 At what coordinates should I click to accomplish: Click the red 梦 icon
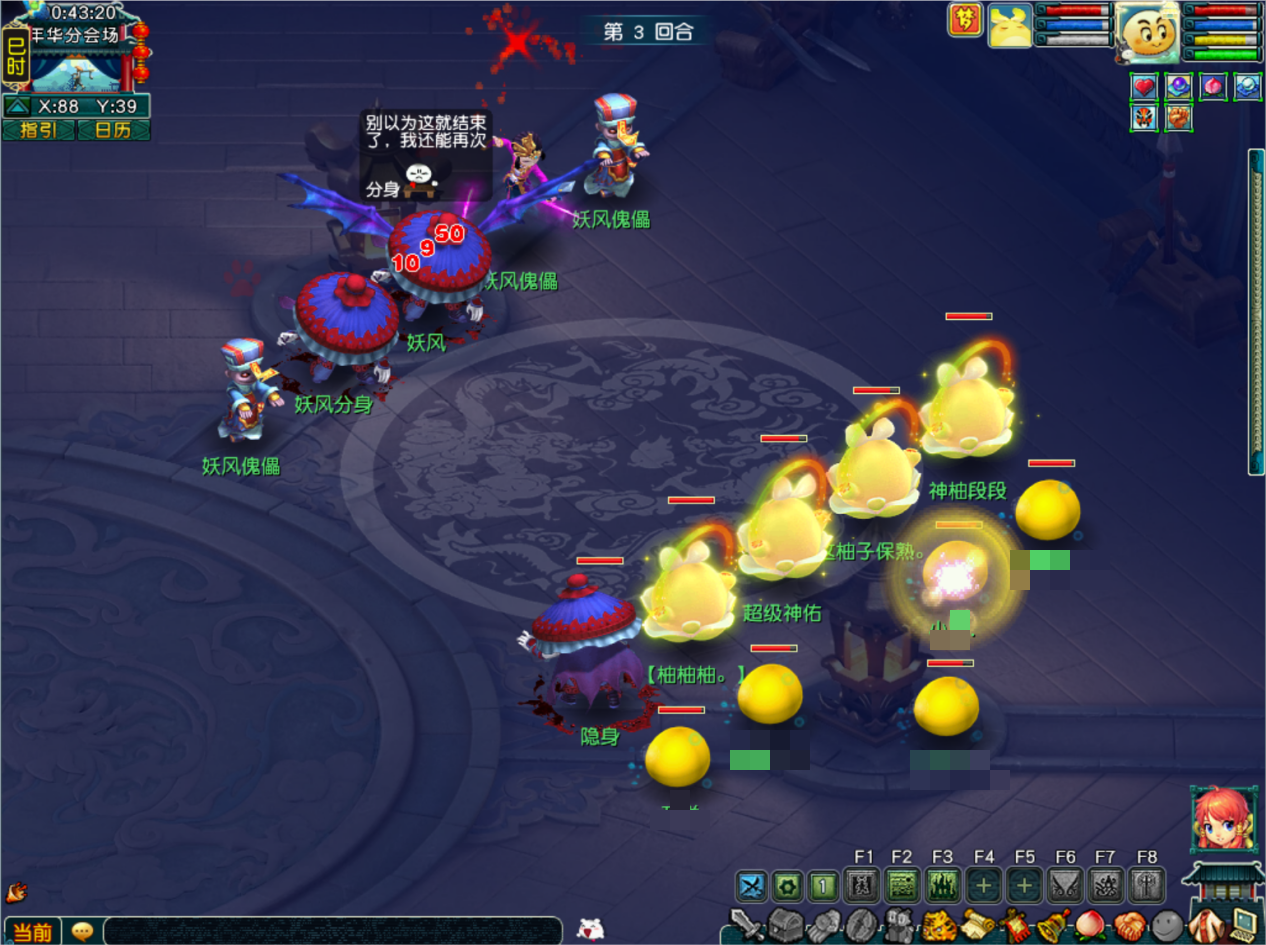point(965,20)
